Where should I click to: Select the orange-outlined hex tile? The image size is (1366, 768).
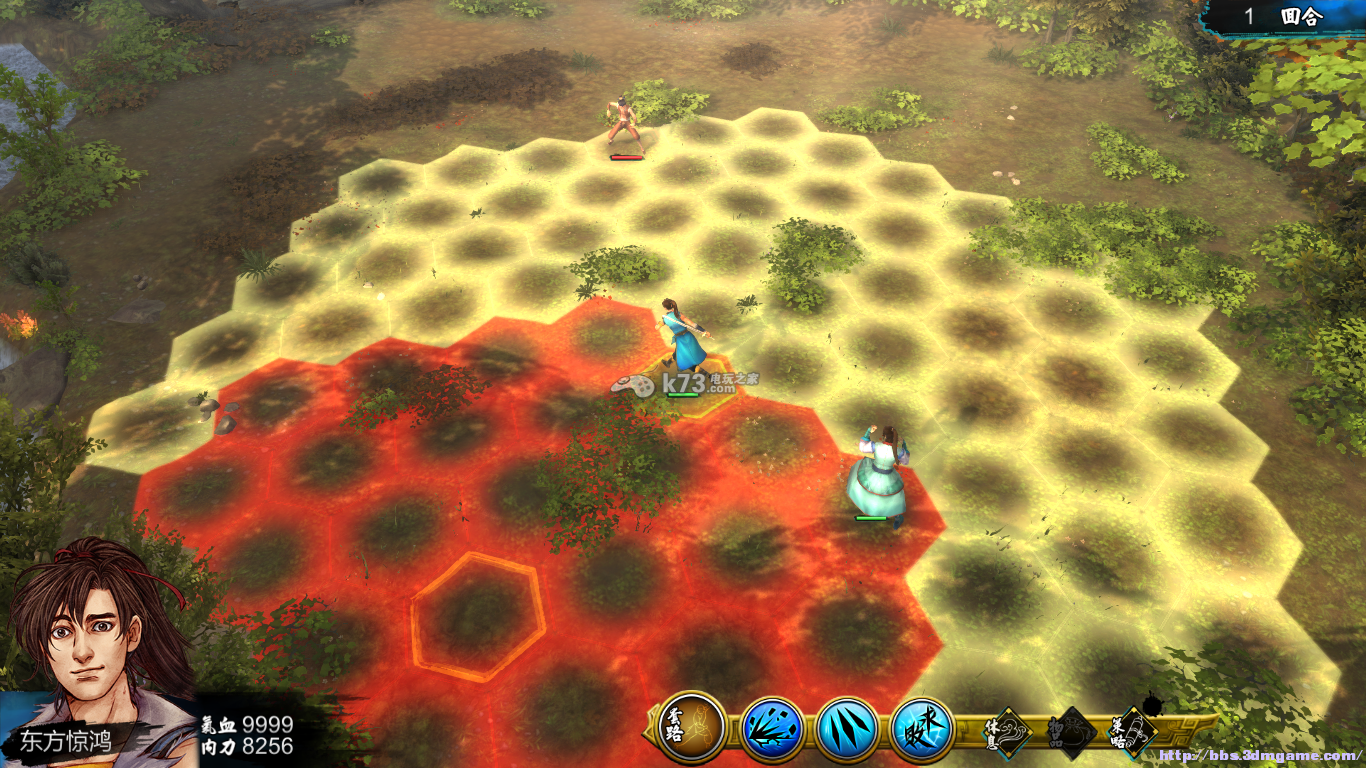tap(478, 616)
